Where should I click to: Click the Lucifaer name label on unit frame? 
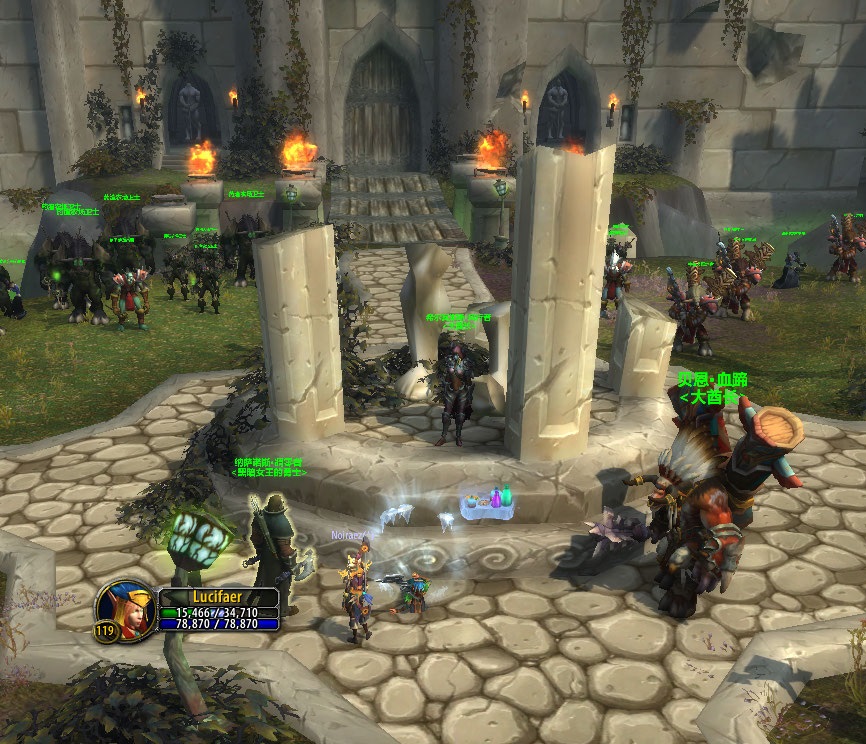click(219, 597)
